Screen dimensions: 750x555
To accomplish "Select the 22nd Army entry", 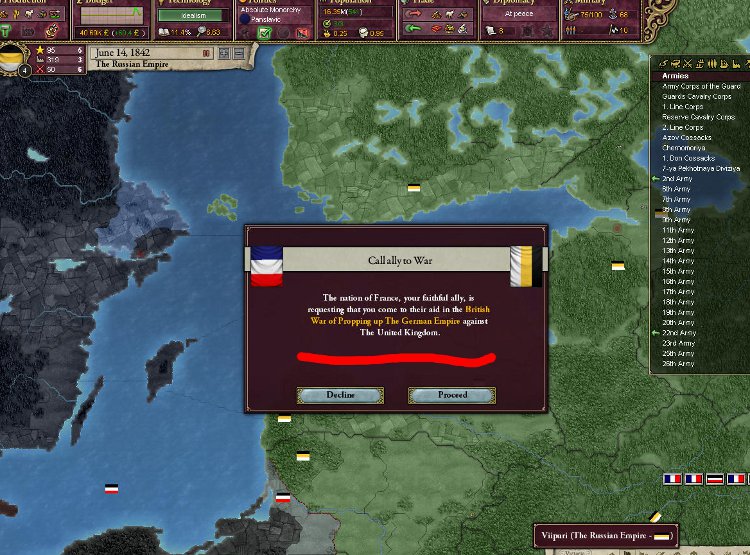I will (x=677, y=333).
